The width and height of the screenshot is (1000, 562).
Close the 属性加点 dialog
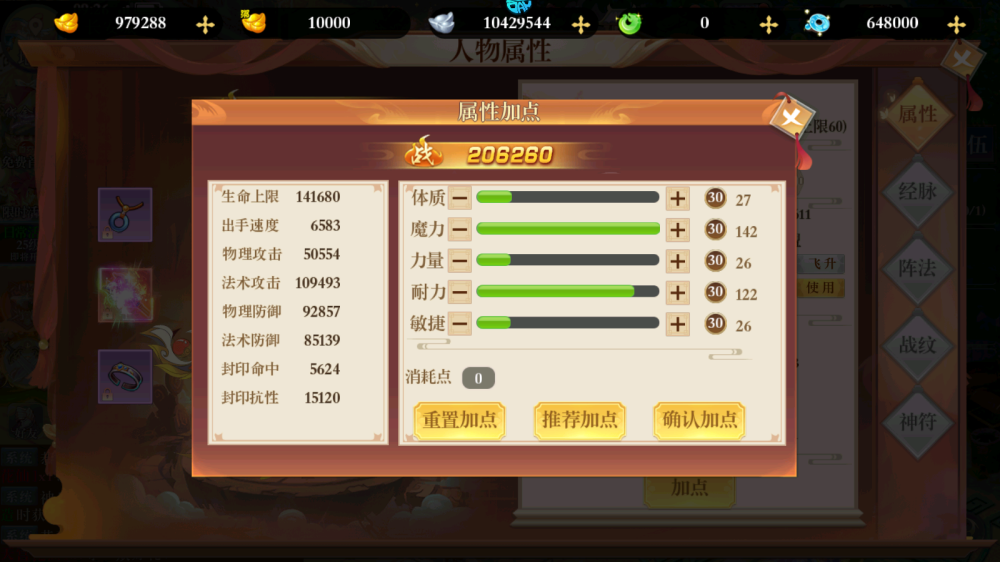(791, 119)
